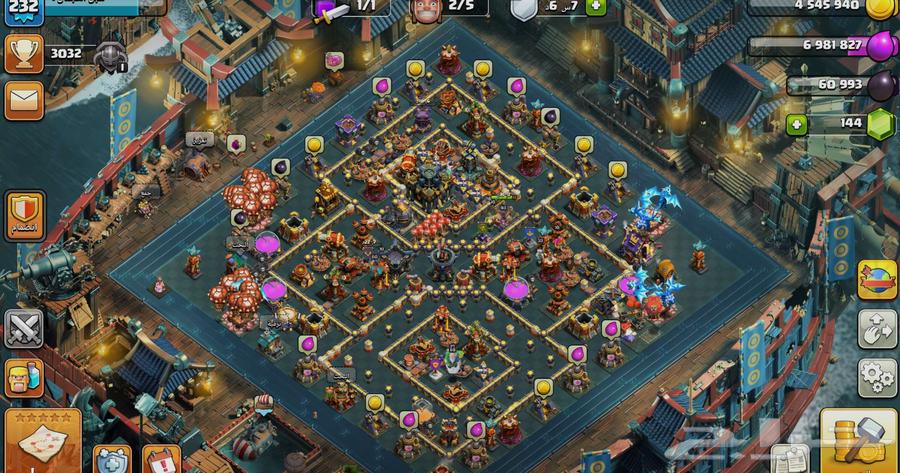The image size is (900, 473).
Task: Open the layout editor arrows button
Action: (x=877, y=329)
